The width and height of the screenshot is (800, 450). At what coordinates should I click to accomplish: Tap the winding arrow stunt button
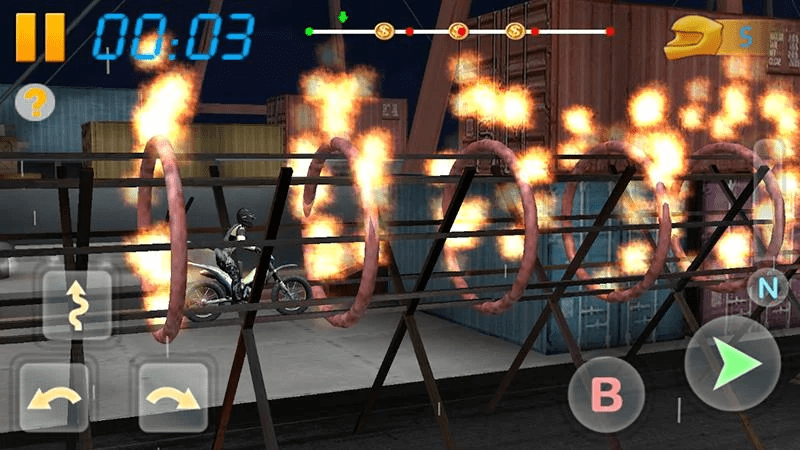77,305
